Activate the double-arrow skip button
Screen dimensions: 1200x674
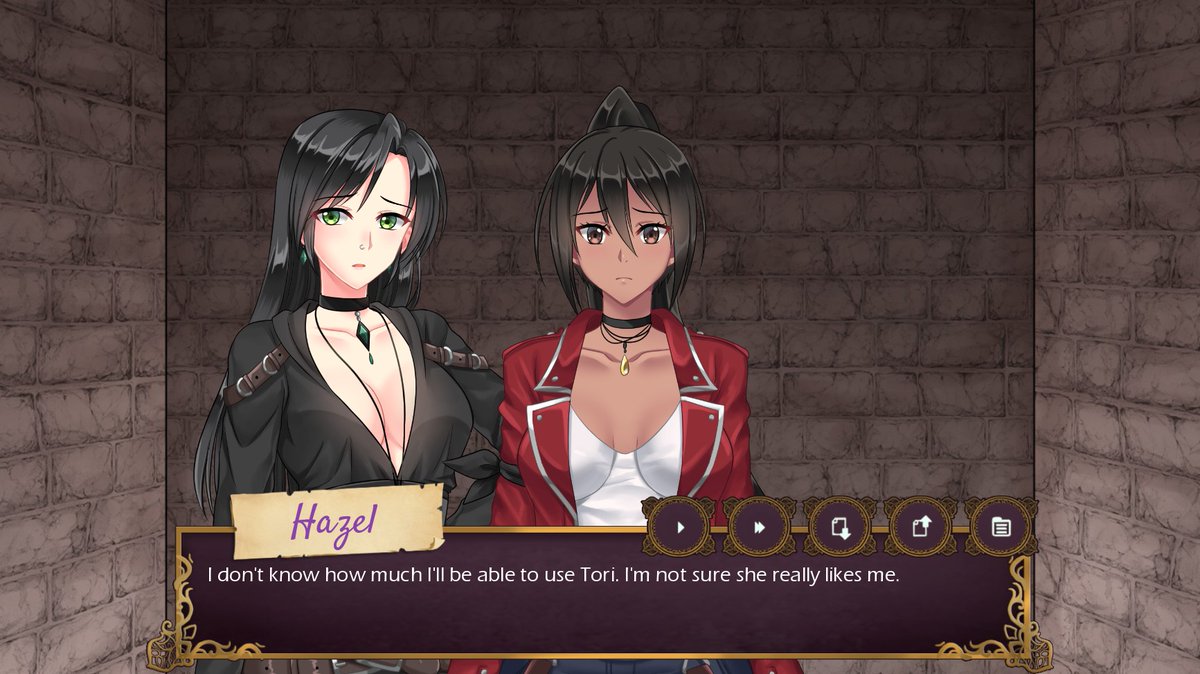pos(760,527)
